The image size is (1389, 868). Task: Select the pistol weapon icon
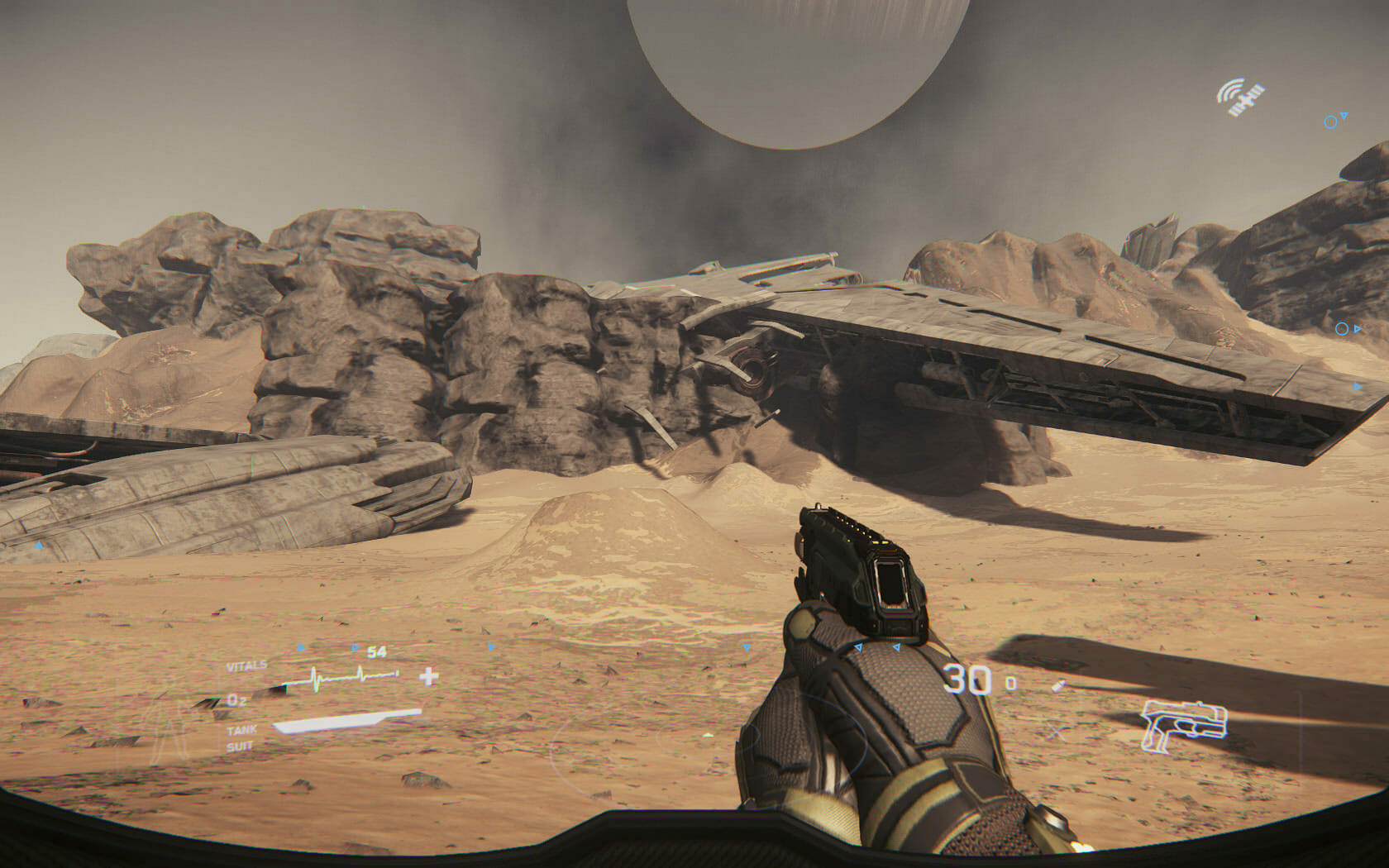(1183, 726)
